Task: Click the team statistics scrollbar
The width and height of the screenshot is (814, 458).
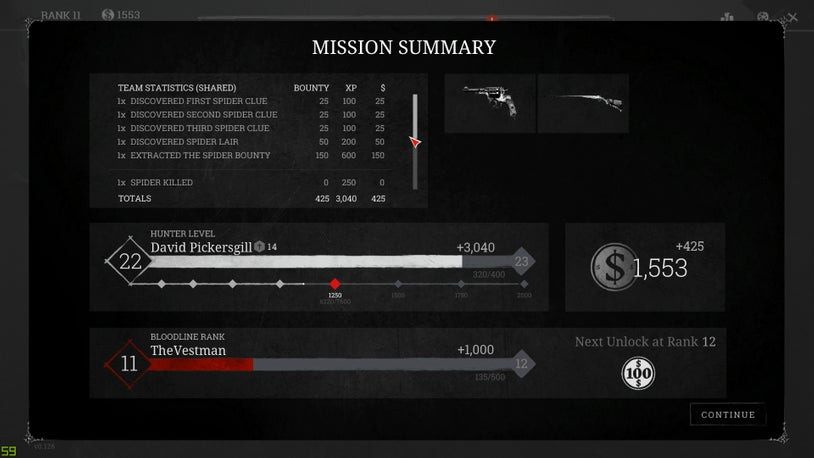Action: pos(415,141)
